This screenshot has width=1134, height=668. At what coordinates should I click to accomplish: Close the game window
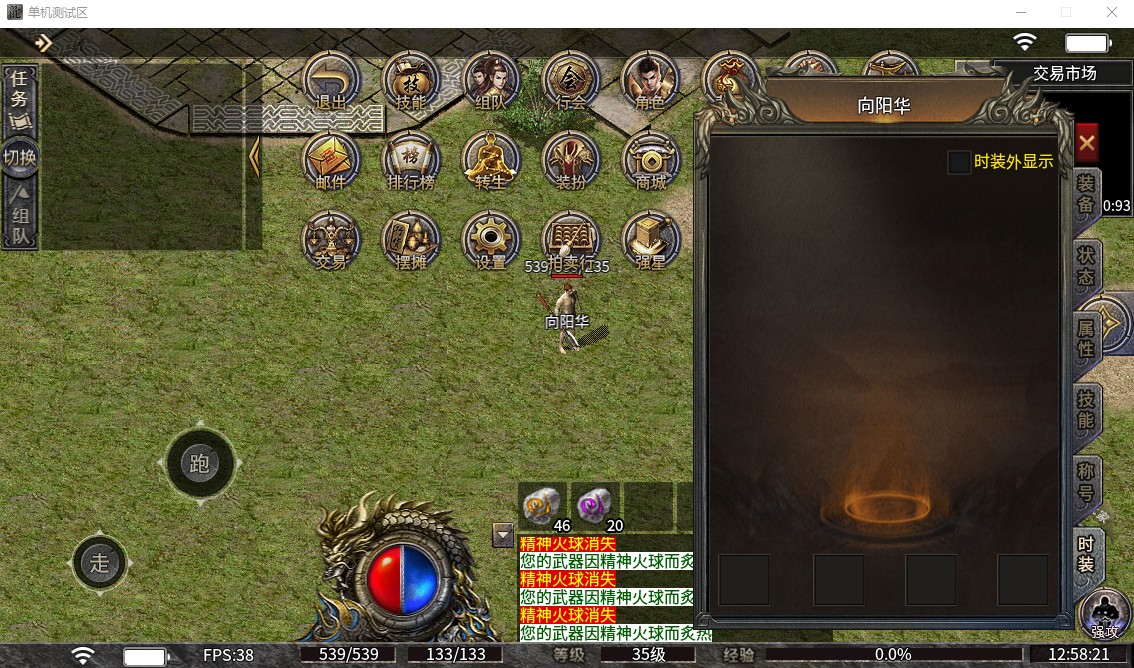click(x=1111, y=13)
